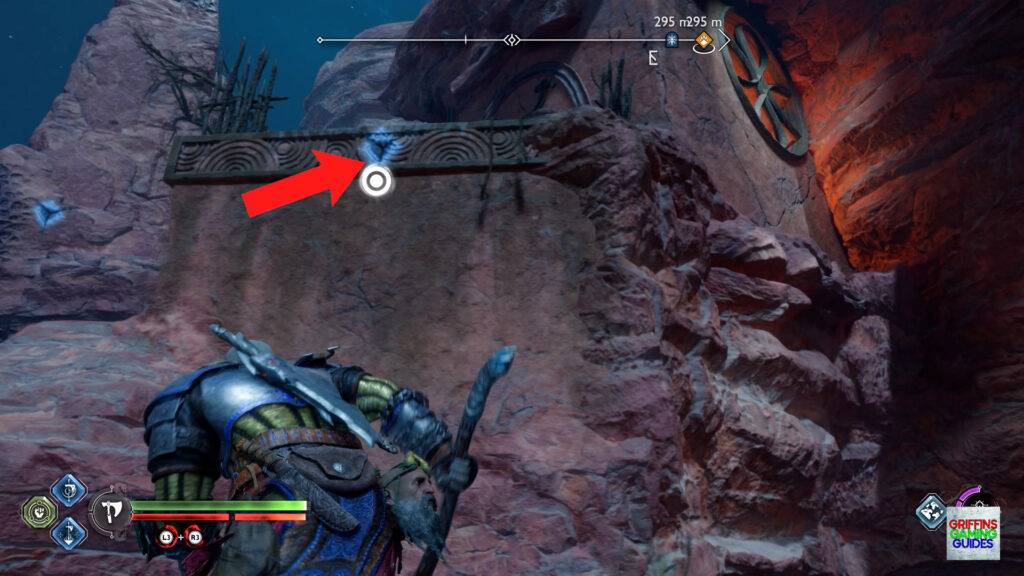The width and height of the screenshot is (1024, 576).
Task: Select the blue snowflake marker on the compass
Action: click(x=673, y=41)
